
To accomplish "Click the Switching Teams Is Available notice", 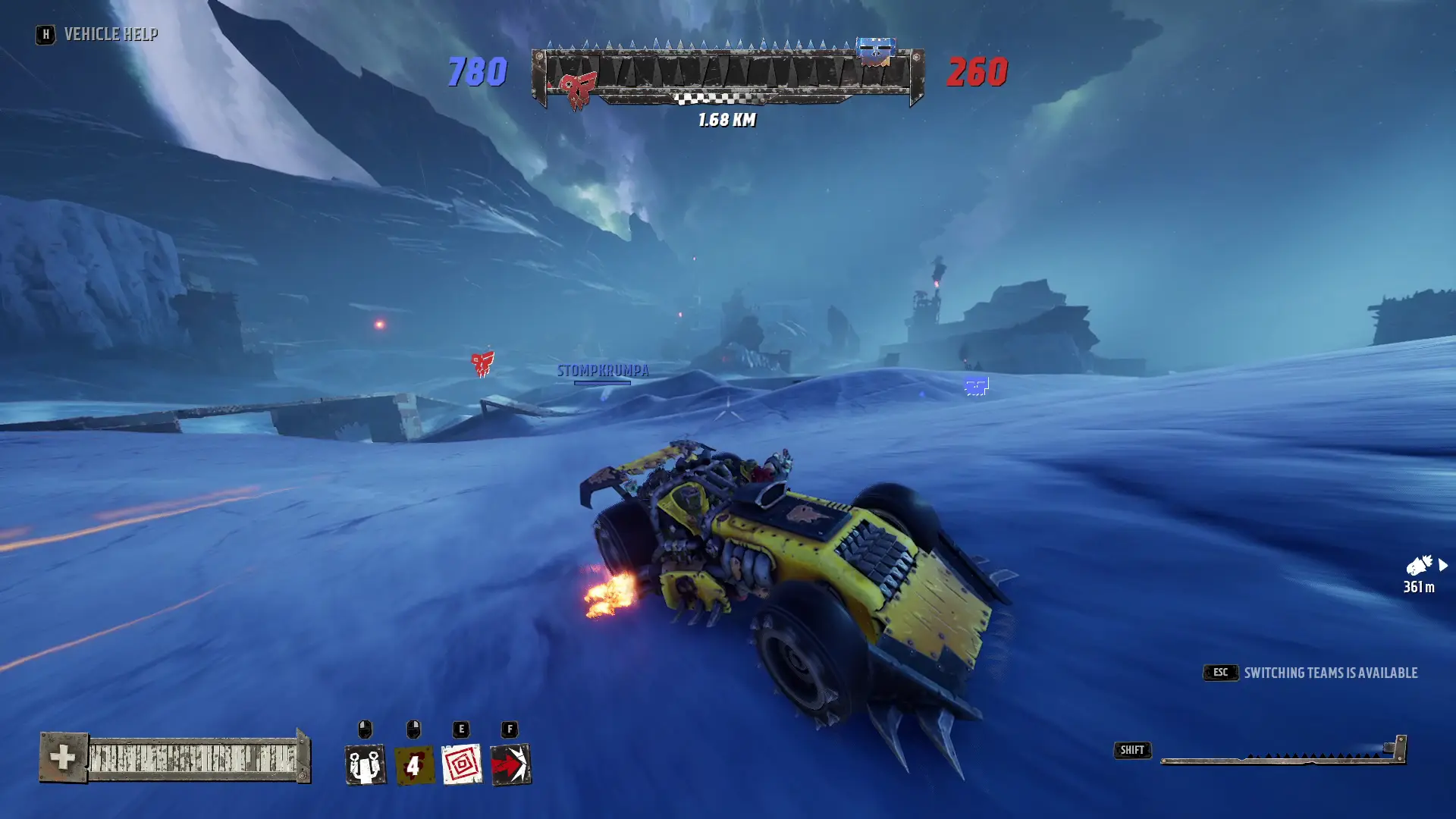I will click(1330, 673).
